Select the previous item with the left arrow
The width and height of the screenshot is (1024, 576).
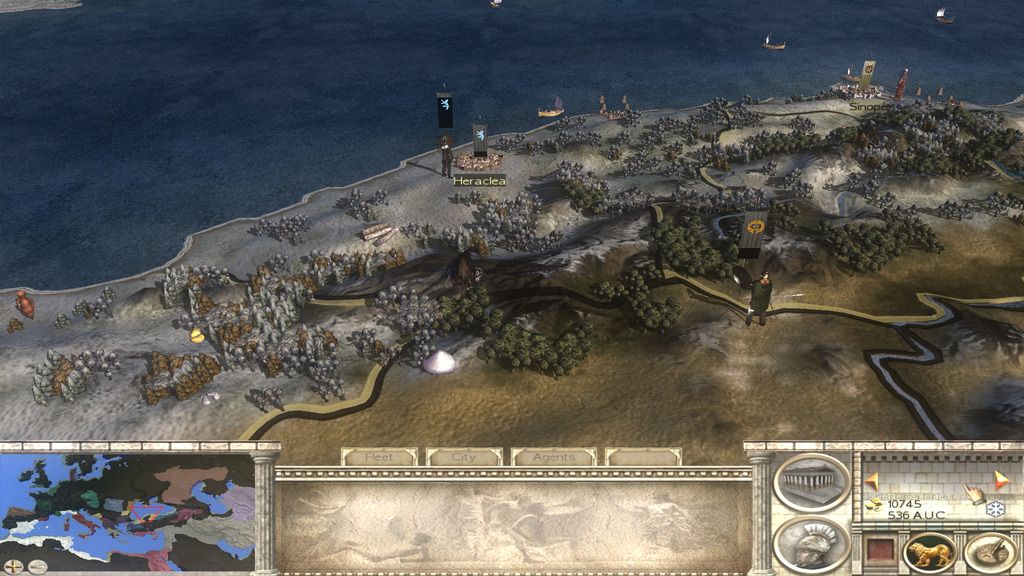coord(872,480)
